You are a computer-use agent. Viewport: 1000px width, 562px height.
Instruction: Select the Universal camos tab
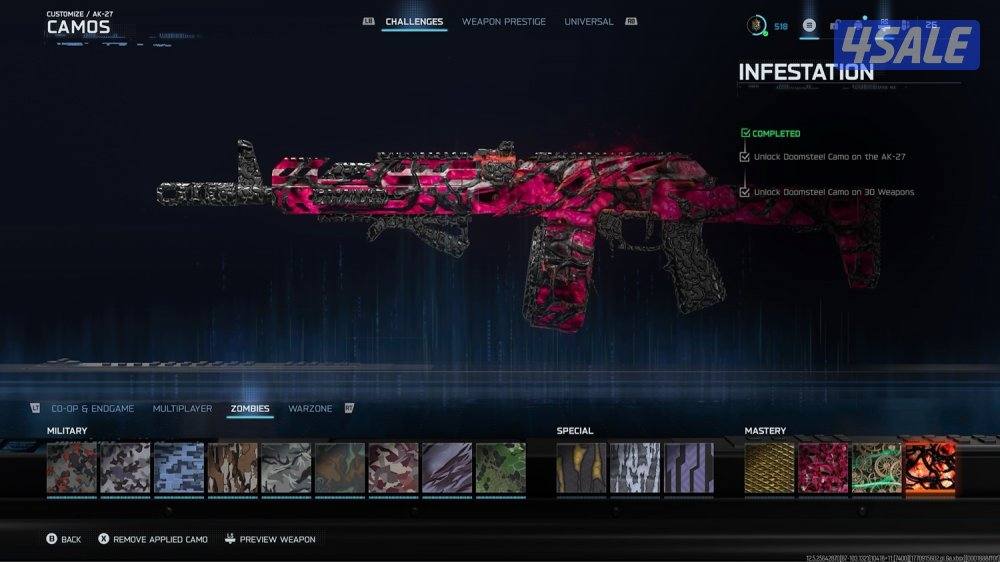pos(588,22)
